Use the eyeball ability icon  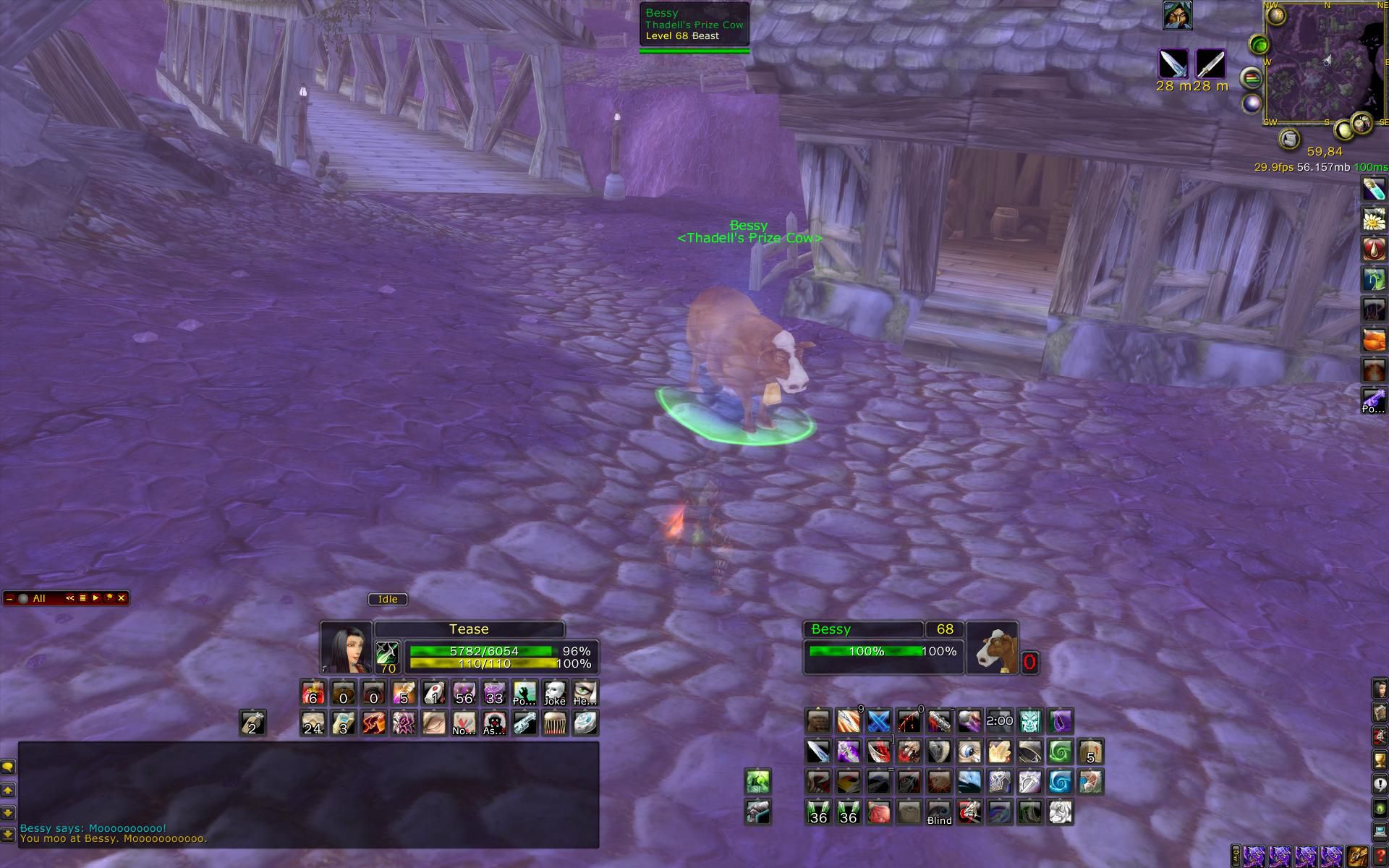(969, 752)
